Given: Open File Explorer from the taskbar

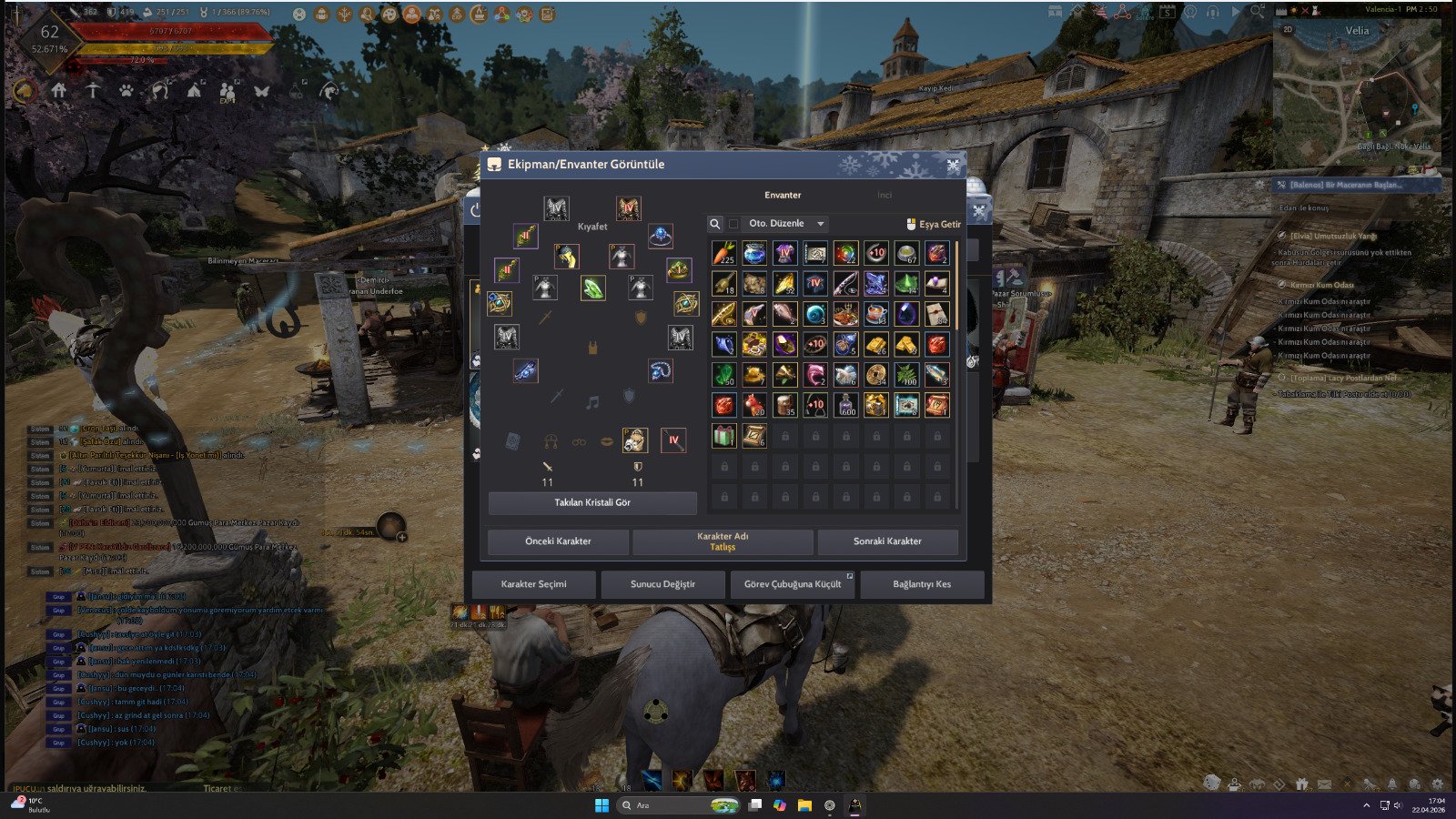Looking at the screenshot, I should pyautogui.click(x=804, y=805).
